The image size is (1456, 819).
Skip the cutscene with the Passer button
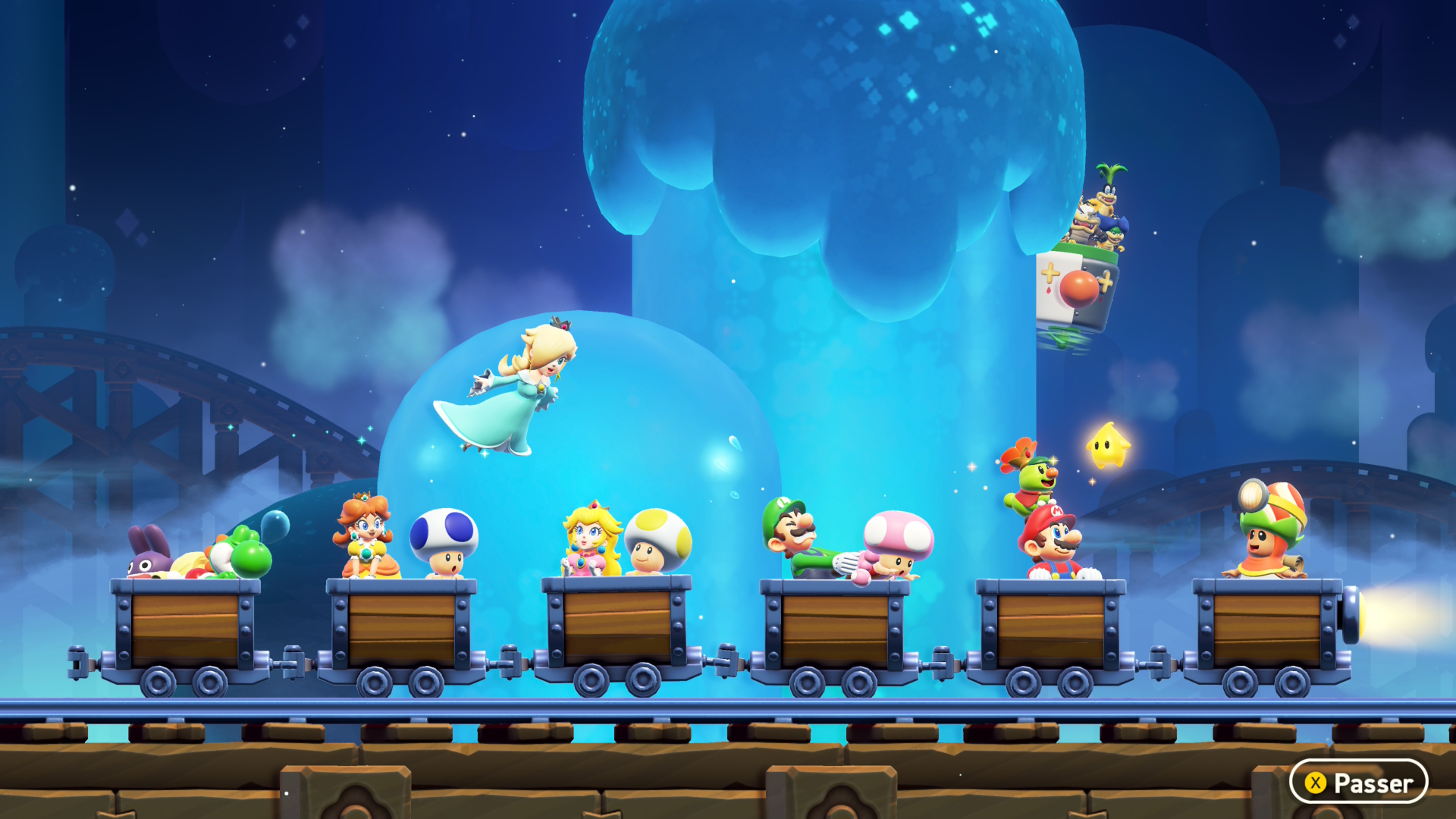point(1358,782)
